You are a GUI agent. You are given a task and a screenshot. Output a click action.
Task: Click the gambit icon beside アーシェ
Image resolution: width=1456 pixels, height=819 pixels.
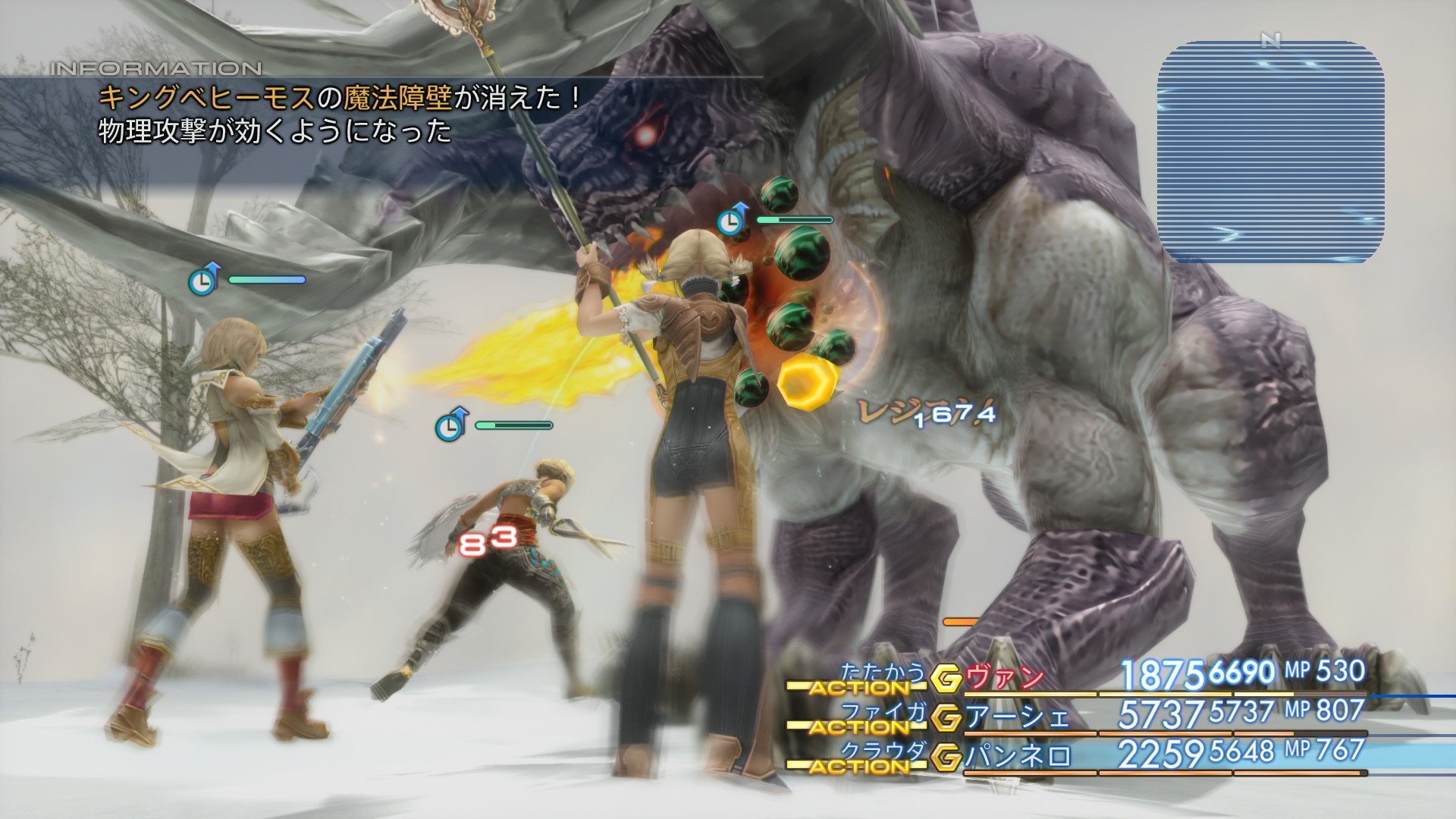(x=946, y=718)
